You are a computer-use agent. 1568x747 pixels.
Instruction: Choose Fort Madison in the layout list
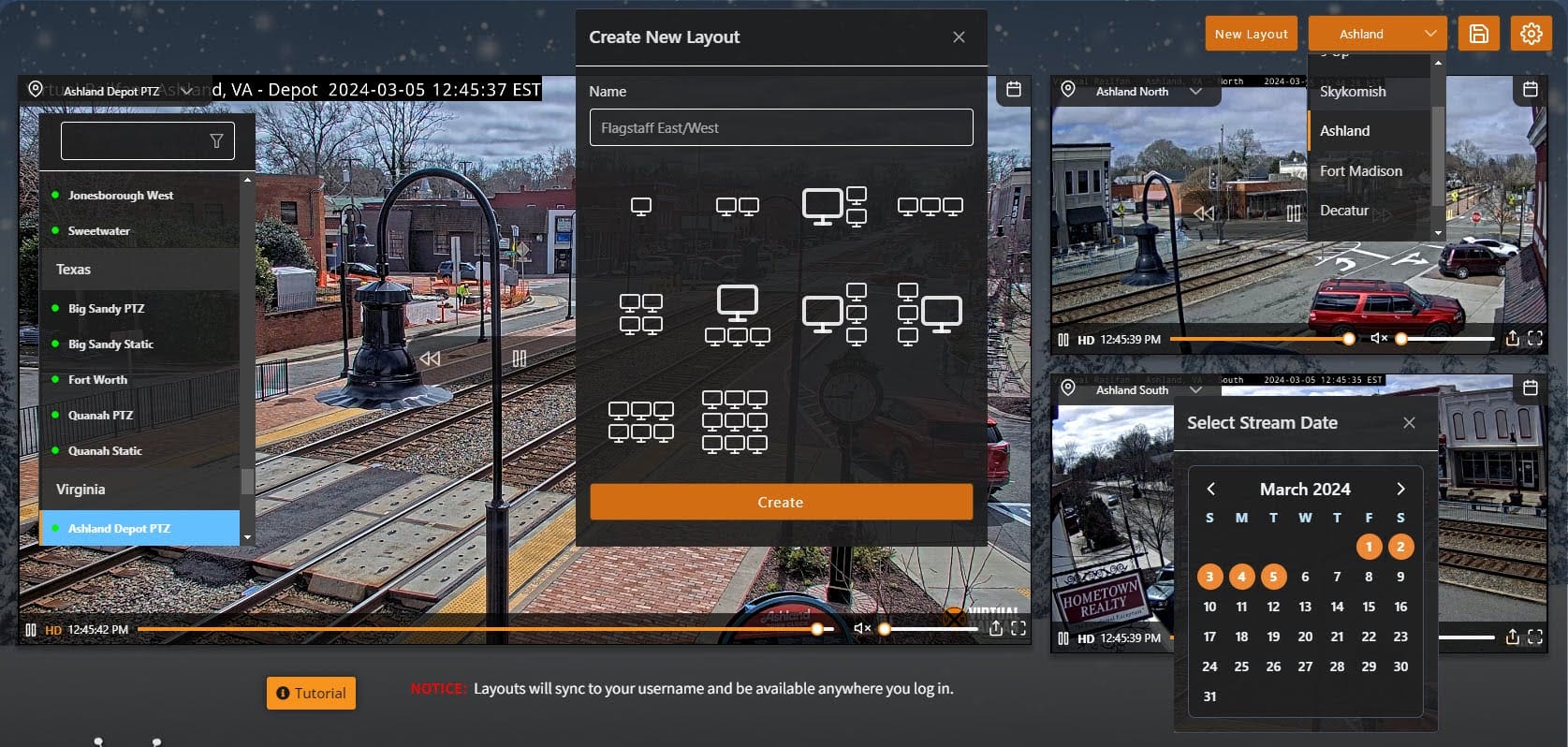click(1360, 171)
